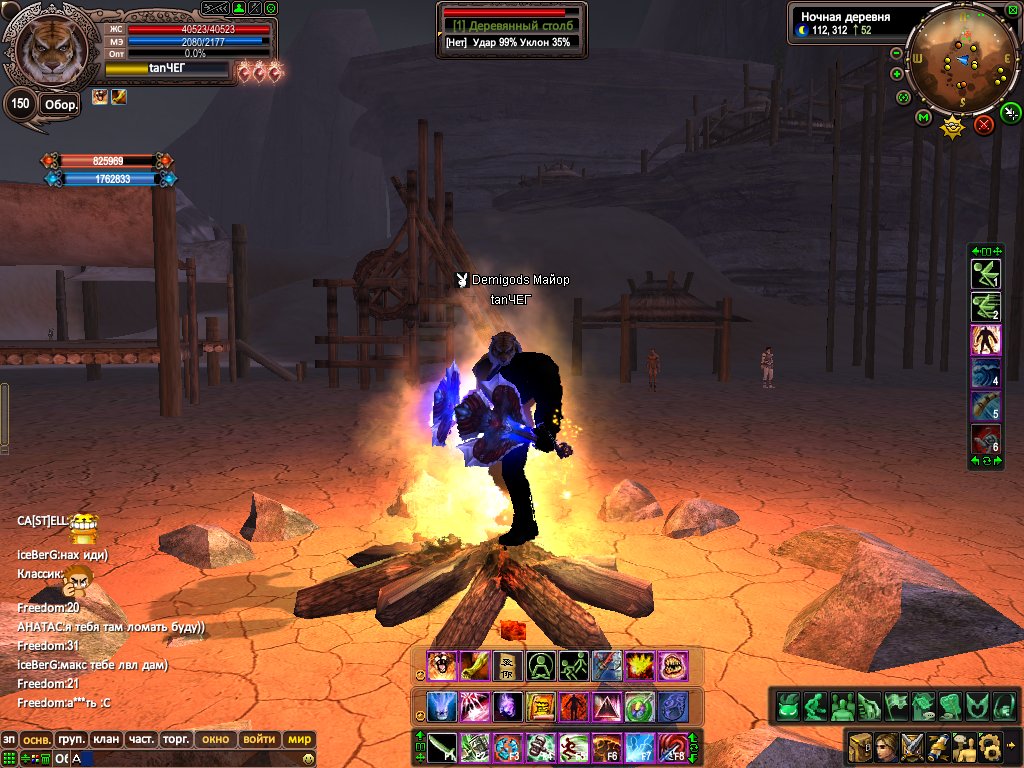Switch chat to the "мир" tab
The width and height of the screenshot is (1024, 768).
click(299, 740)
